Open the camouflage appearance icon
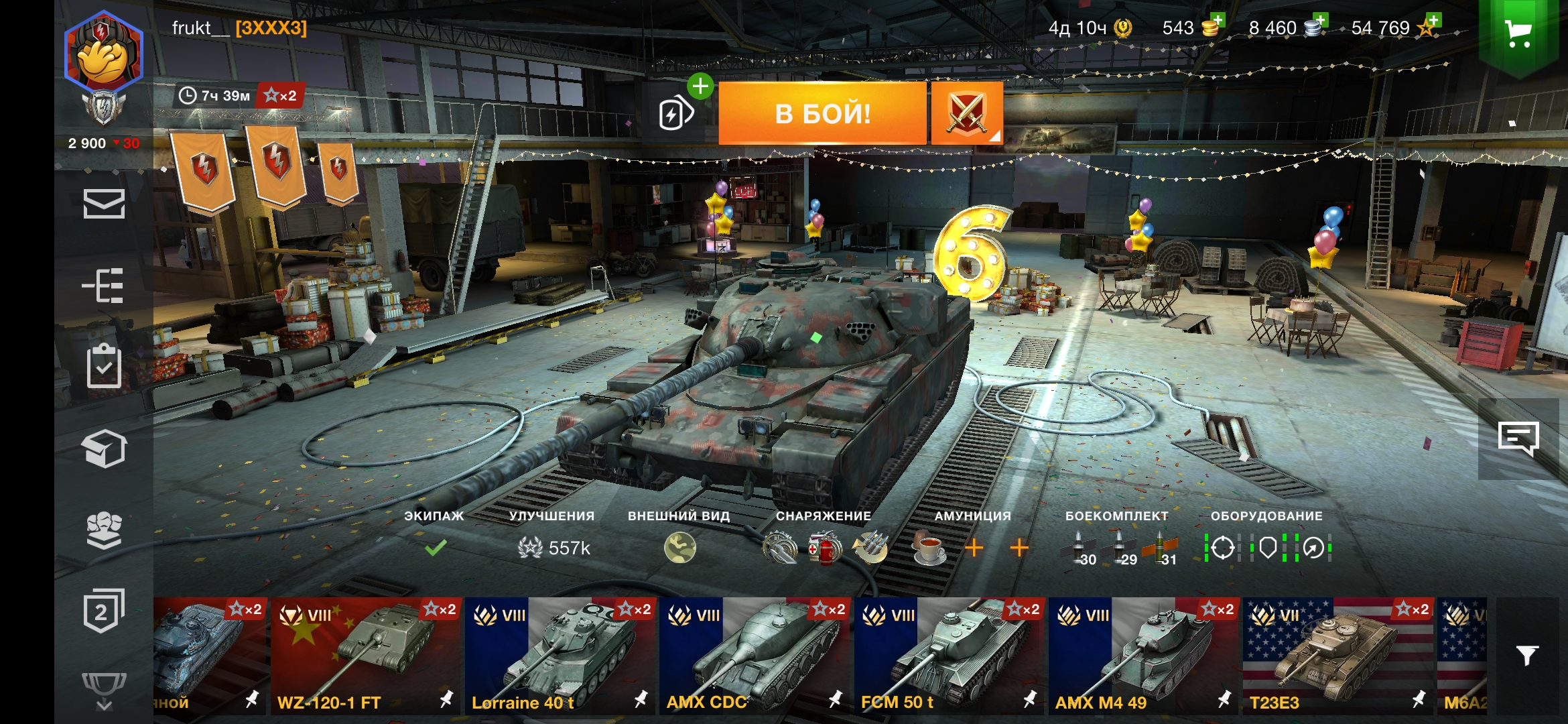The height and width of the screenshot is (724, 1568). point(679,548)
